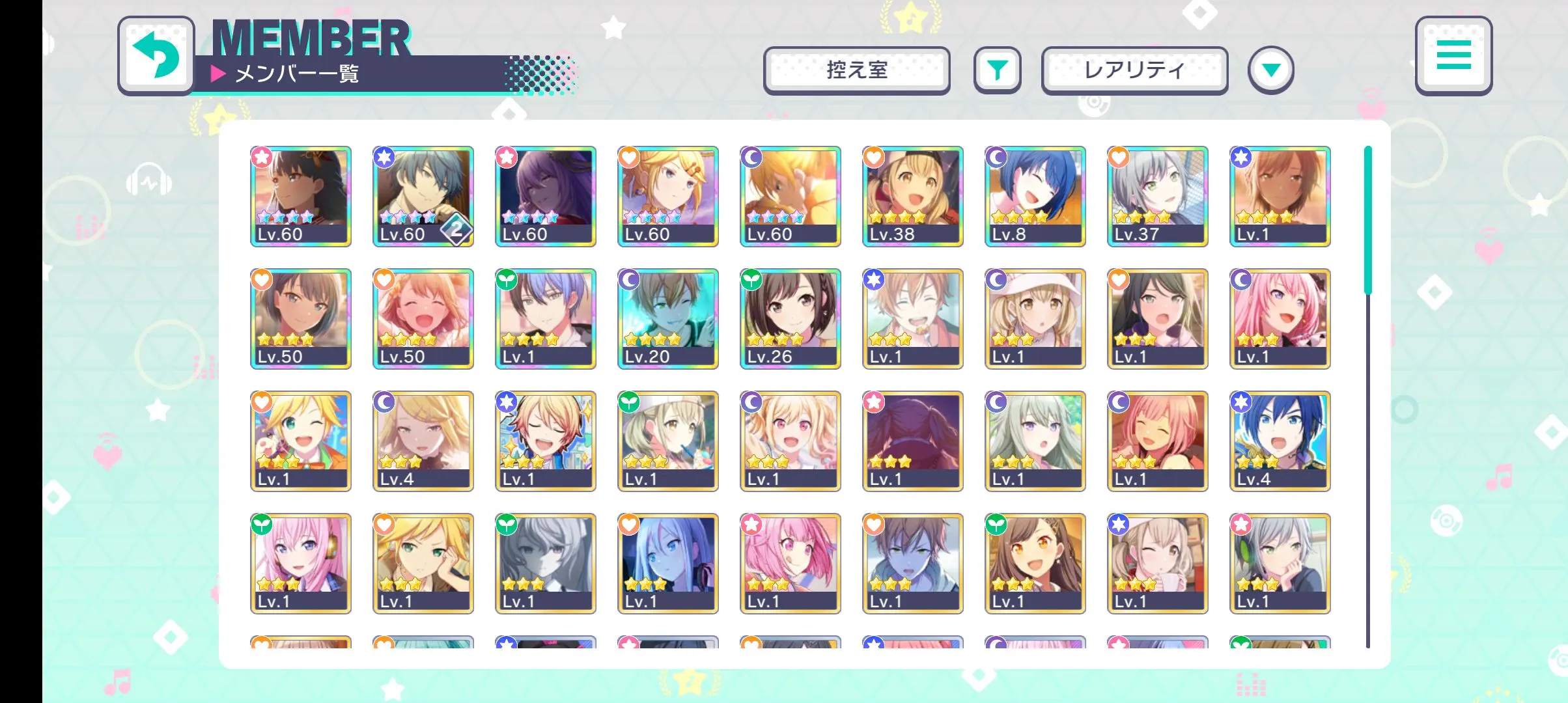1568x703 pixels.
Task: Select the pink-haired card with gold headphones
Action: click(x=300, y=563)
